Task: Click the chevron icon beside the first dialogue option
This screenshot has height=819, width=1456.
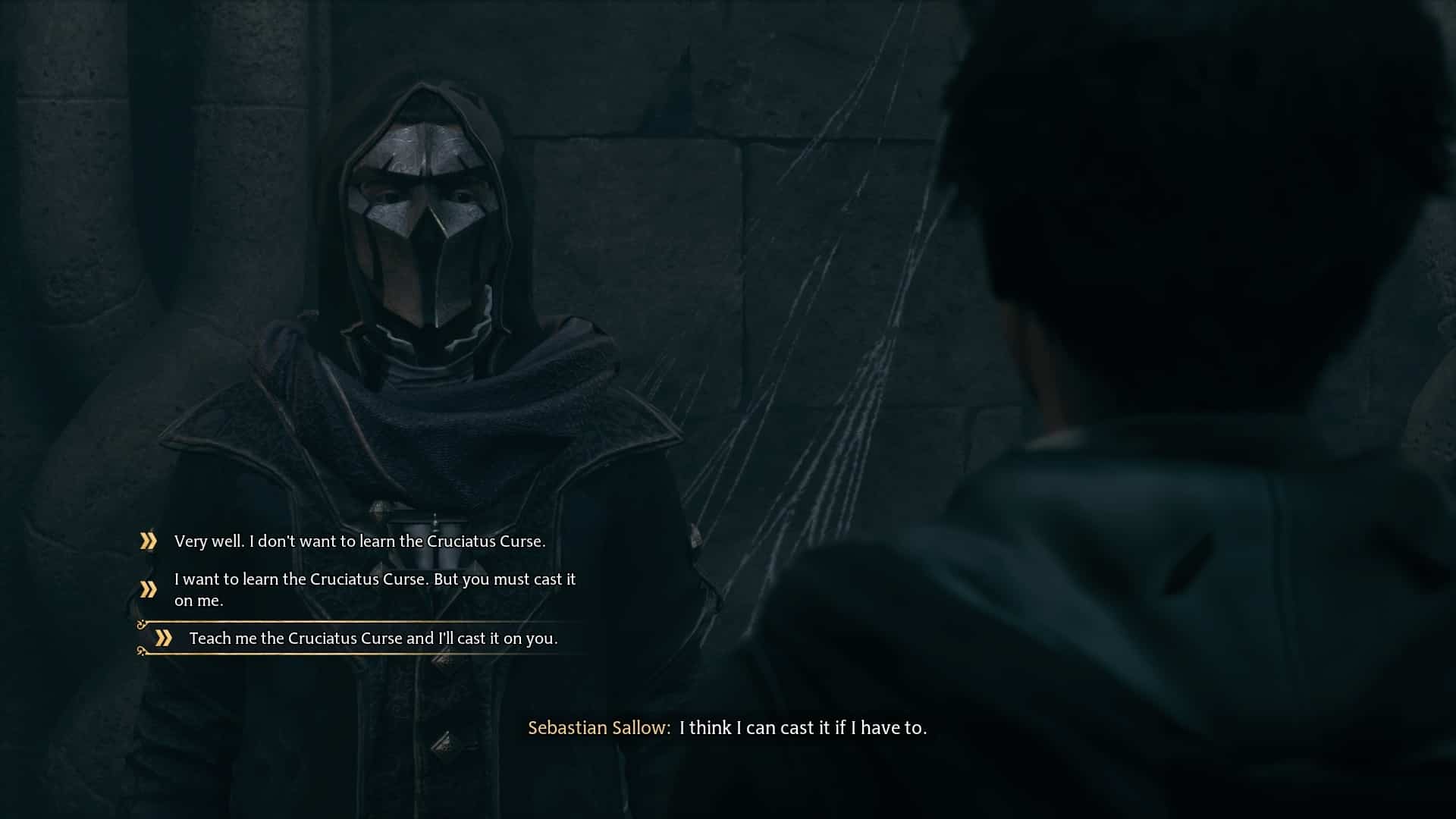Action: point(147,541)
